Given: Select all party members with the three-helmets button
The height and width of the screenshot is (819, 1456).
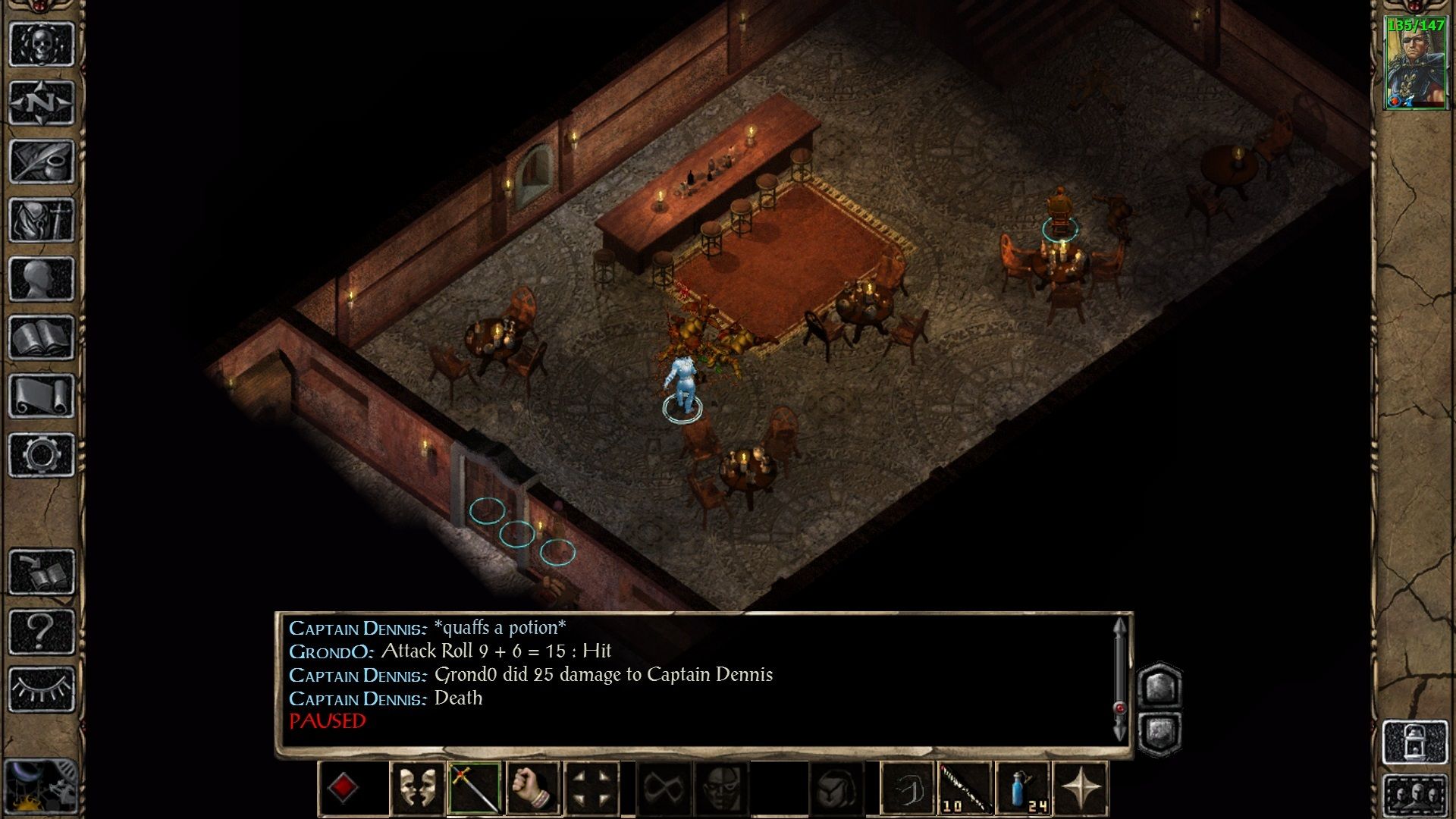Looking at the screenshot, I should tap(1415, 795).
